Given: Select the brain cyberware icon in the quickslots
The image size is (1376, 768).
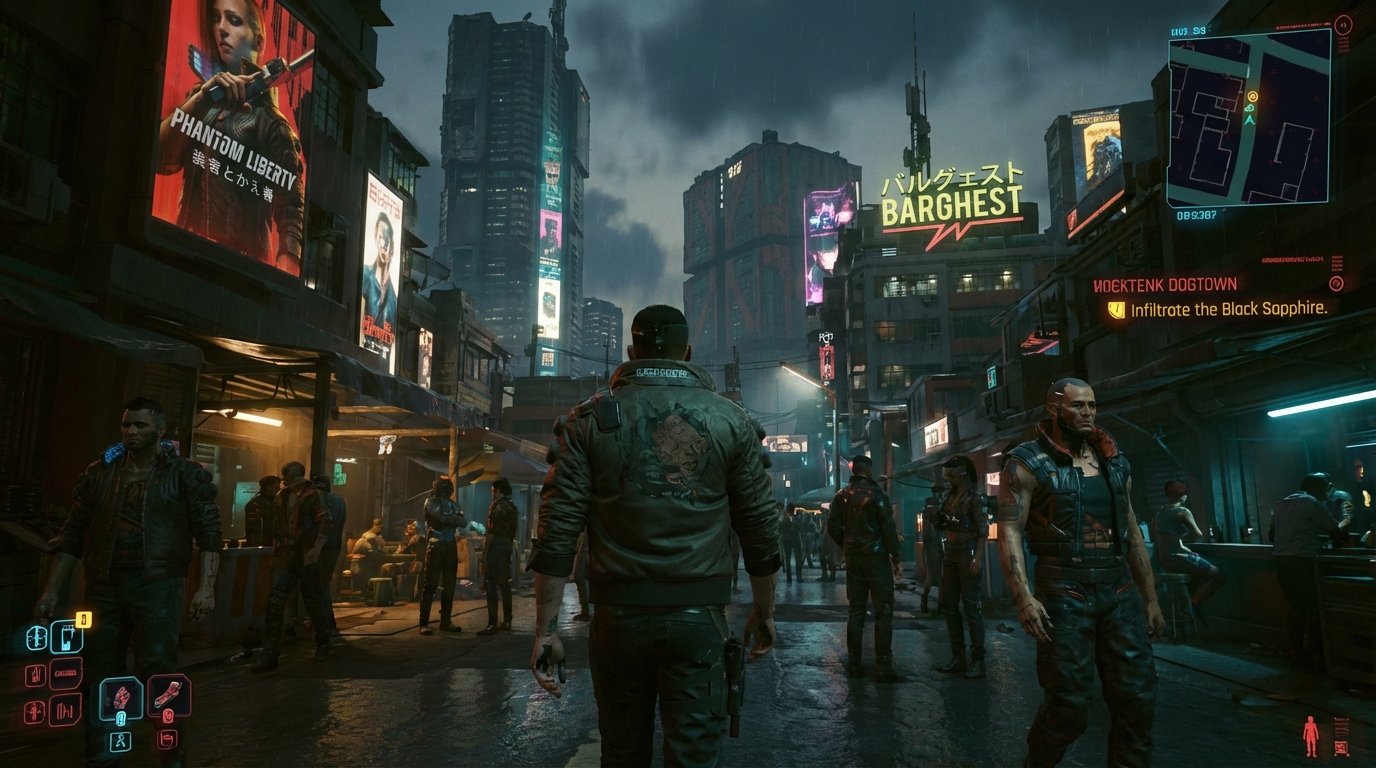Looking at the screenshot, I should (x=37, y=638).
